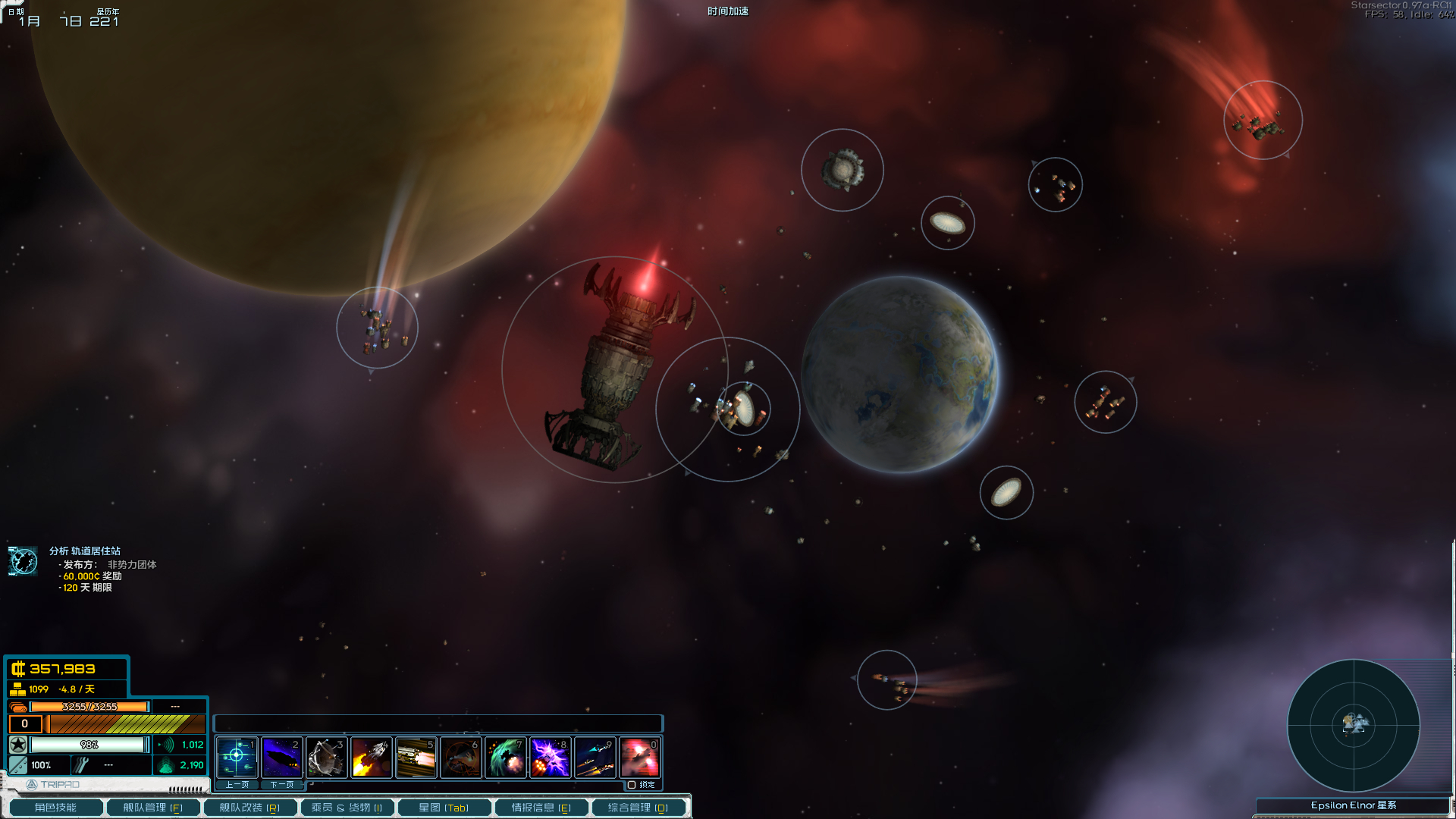This screenshot has width=1456, height=819.
Task: Open the 情报信息 intel screen
Action: [x=541, y=808]
